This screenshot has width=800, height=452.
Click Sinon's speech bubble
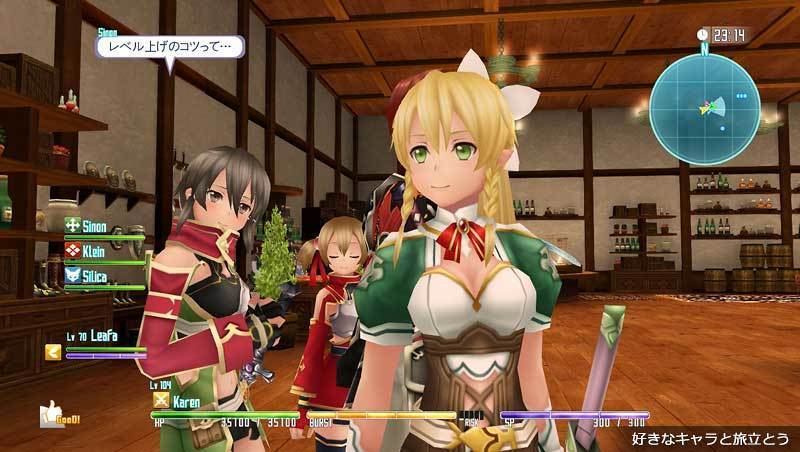pyautogui.click(x=169, y=45)
